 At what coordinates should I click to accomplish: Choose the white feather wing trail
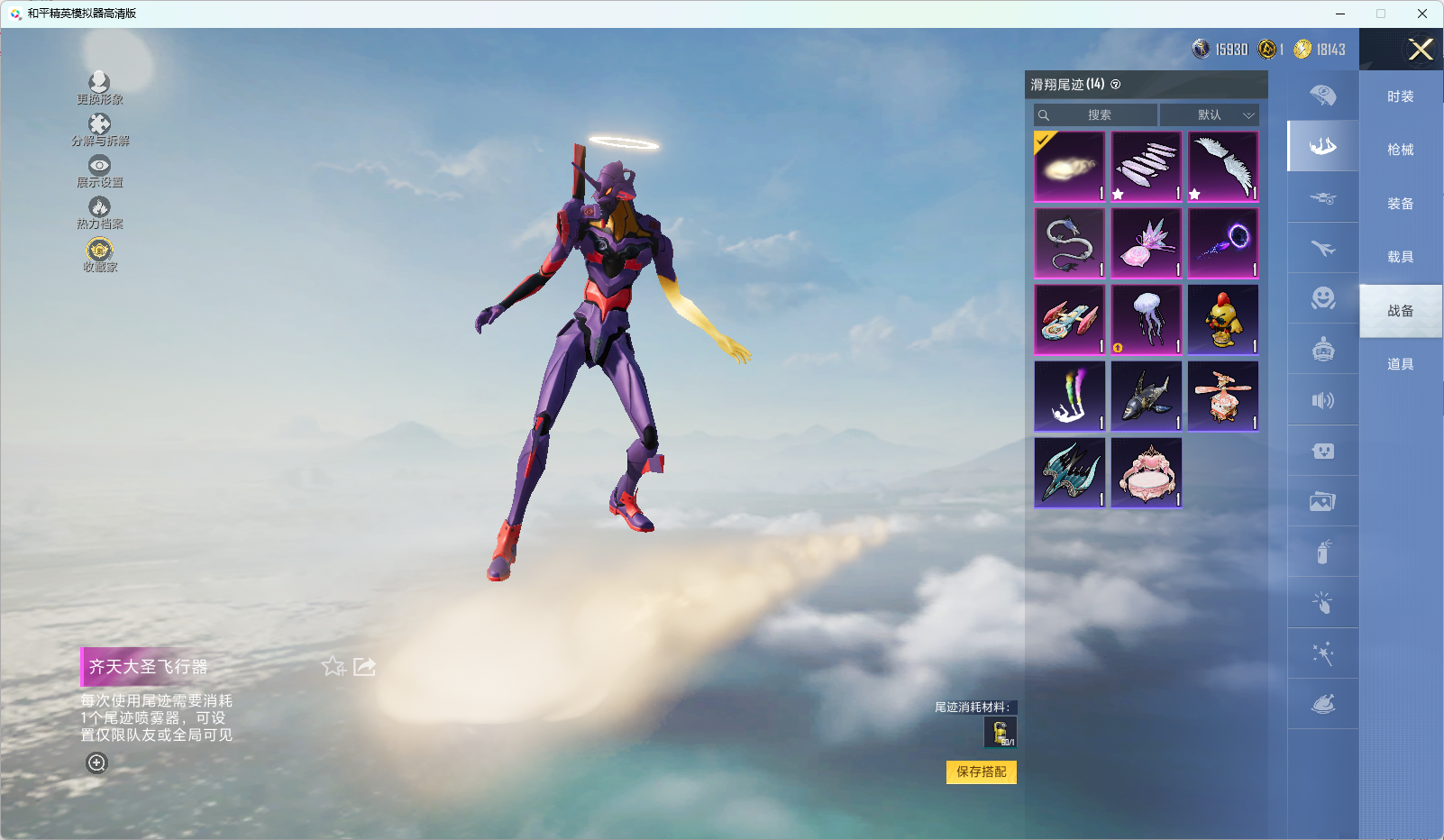pos(1223,167)
